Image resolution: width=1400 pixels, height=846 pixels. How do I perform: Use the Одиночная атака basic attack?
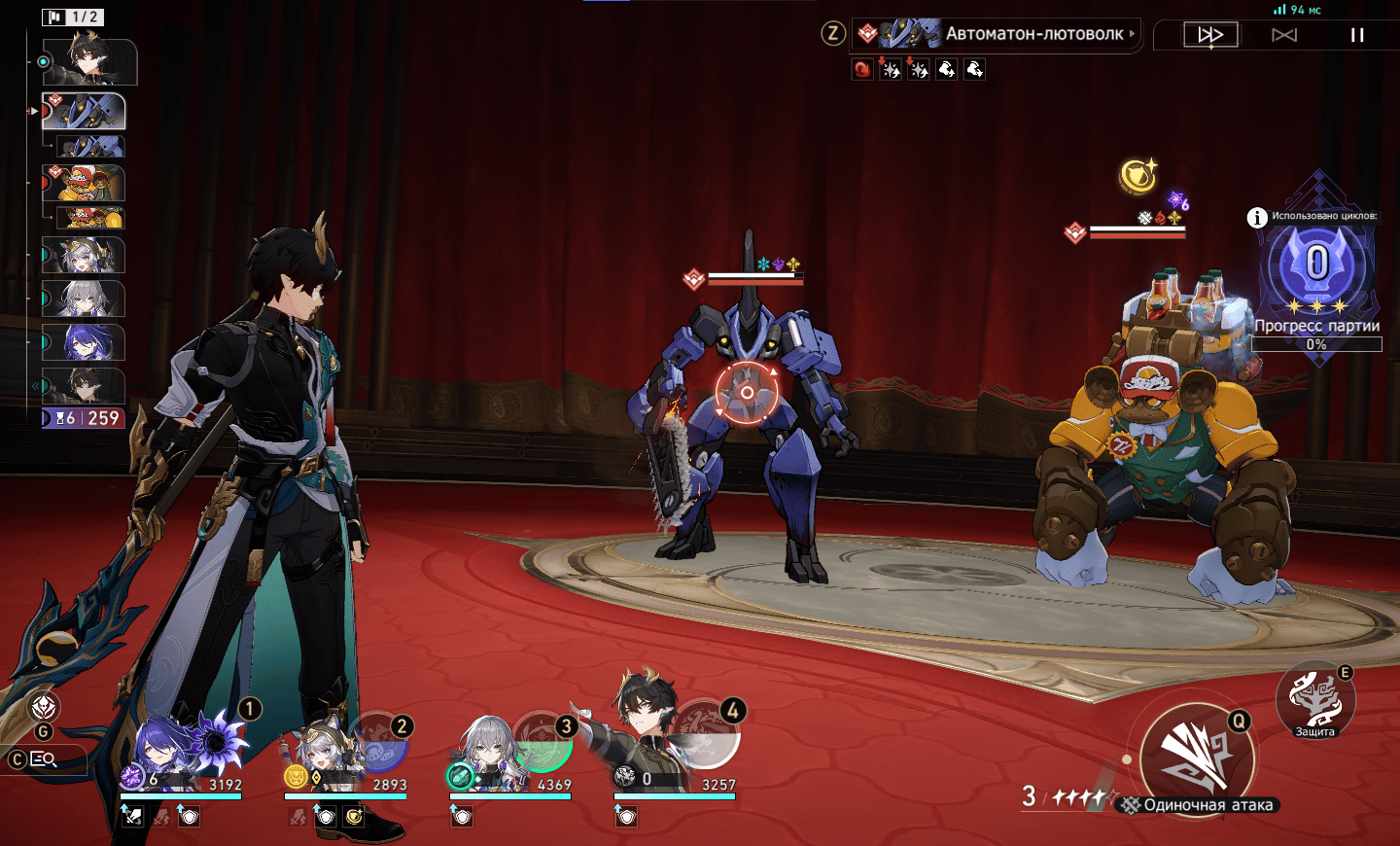tap(1197, 758)
